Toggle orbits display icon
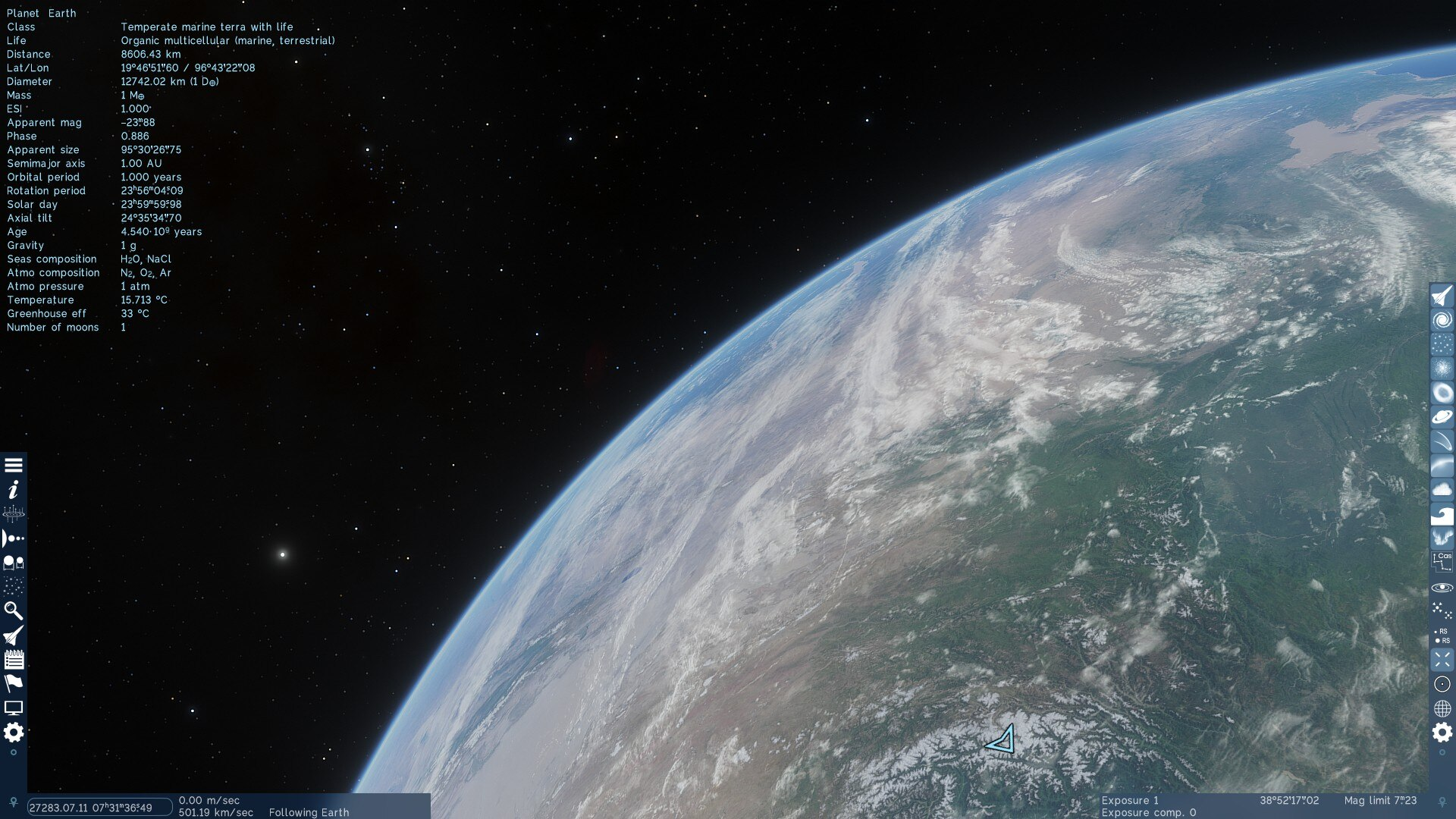Viewport: 1456px width, 819px height. coord(1442,588)
